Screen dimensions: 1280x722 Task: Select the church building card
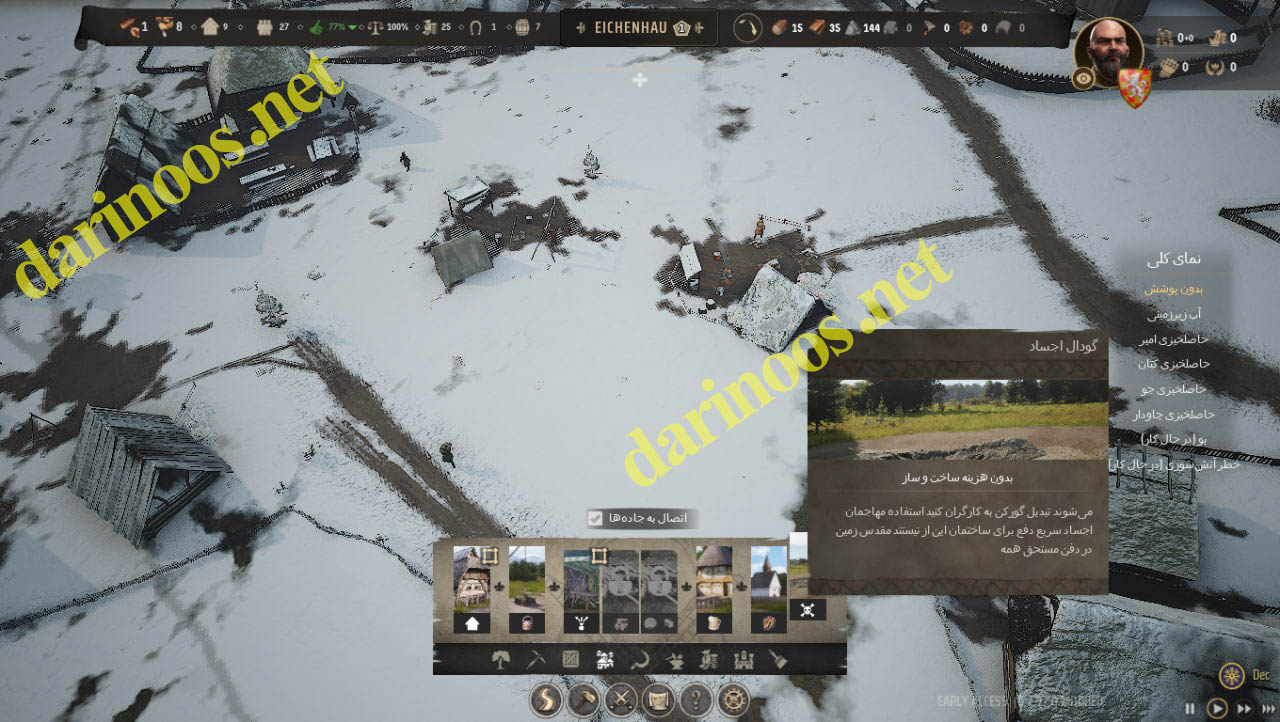tap(769, 579)
